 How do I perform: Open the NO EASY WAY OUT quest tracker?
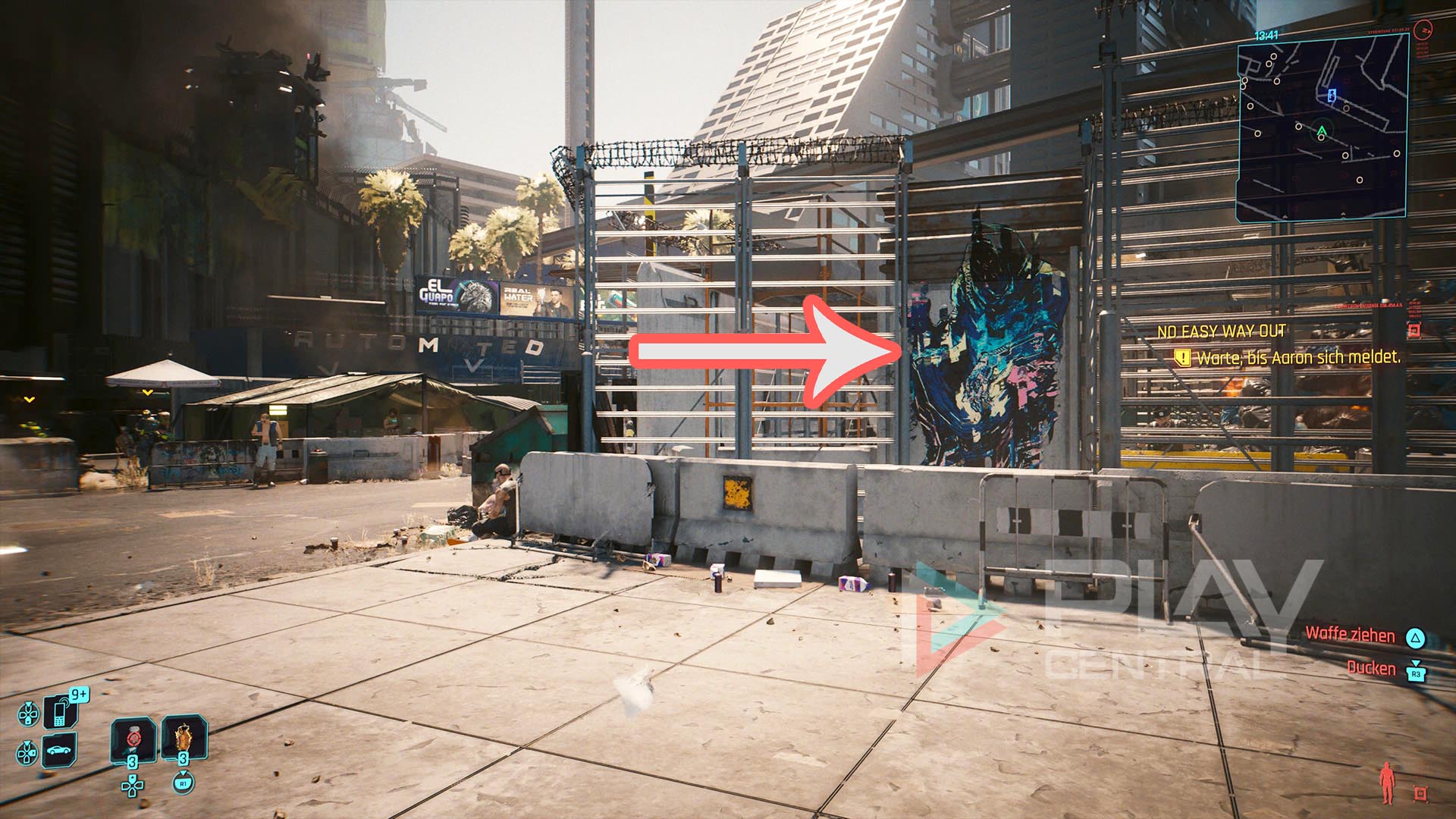(1221, 331)
